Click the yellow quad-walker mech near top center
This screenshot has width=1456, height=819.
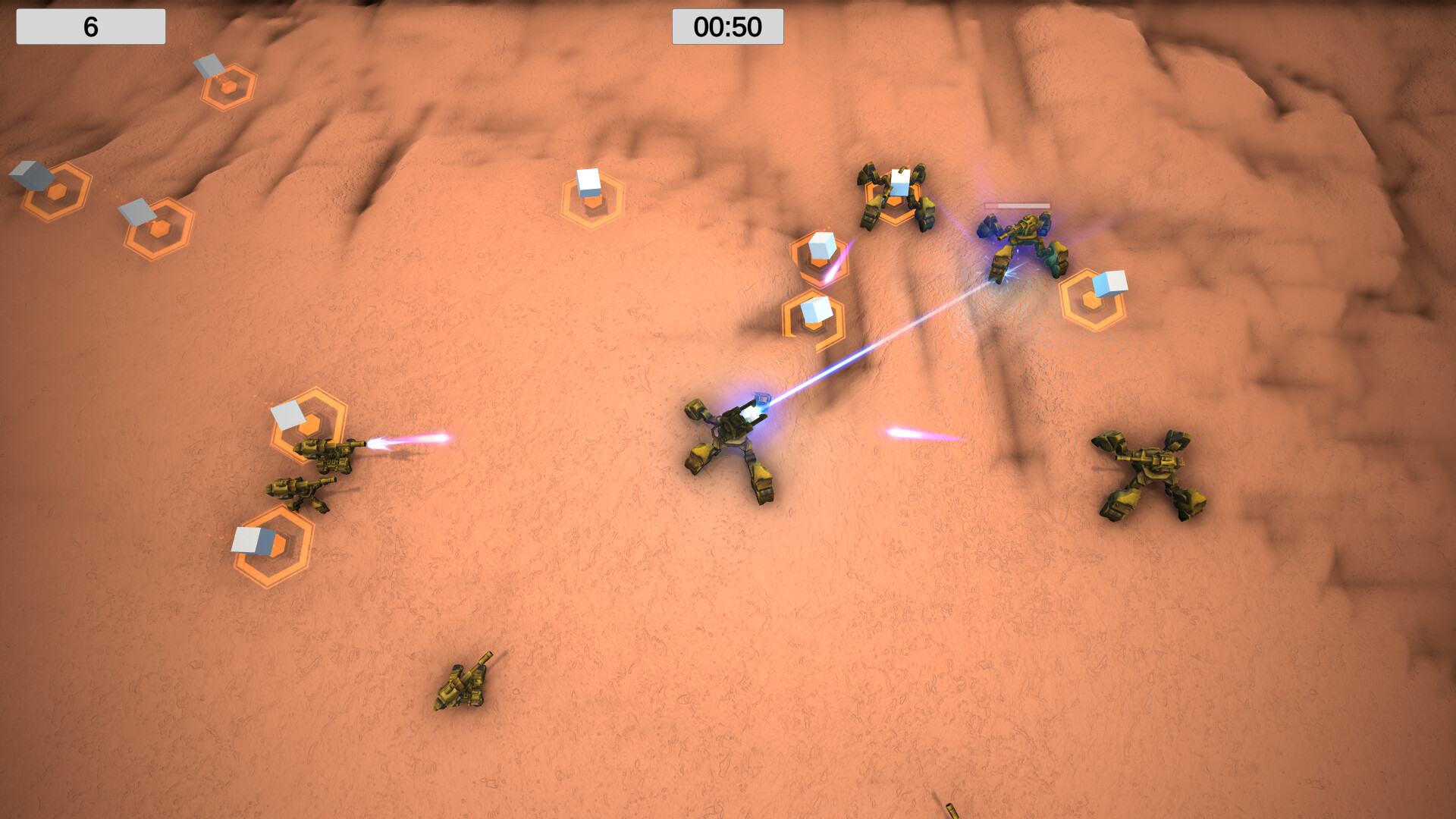tap(895, 197)
